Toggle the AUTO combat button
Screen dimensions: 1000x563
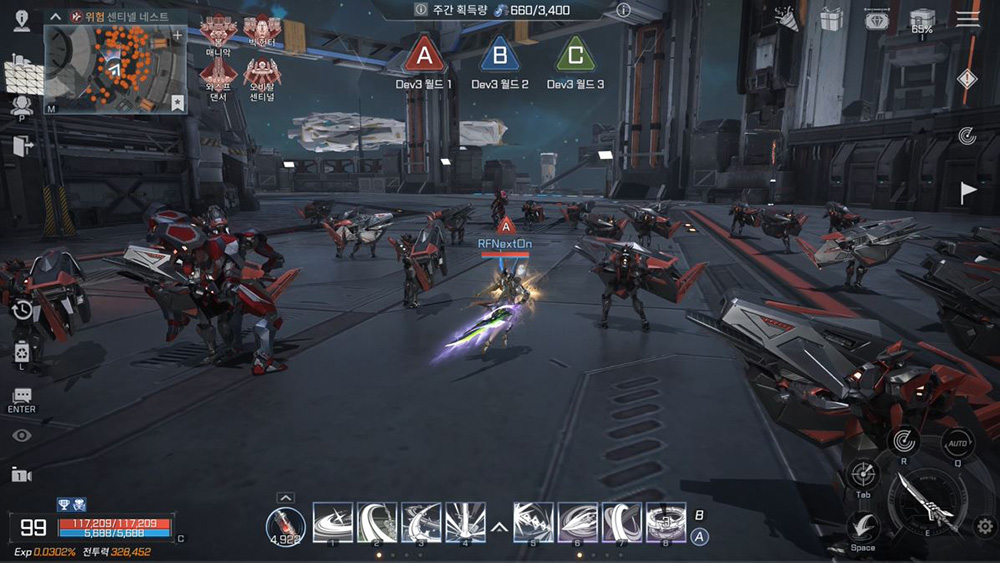(x=958, y=444)
